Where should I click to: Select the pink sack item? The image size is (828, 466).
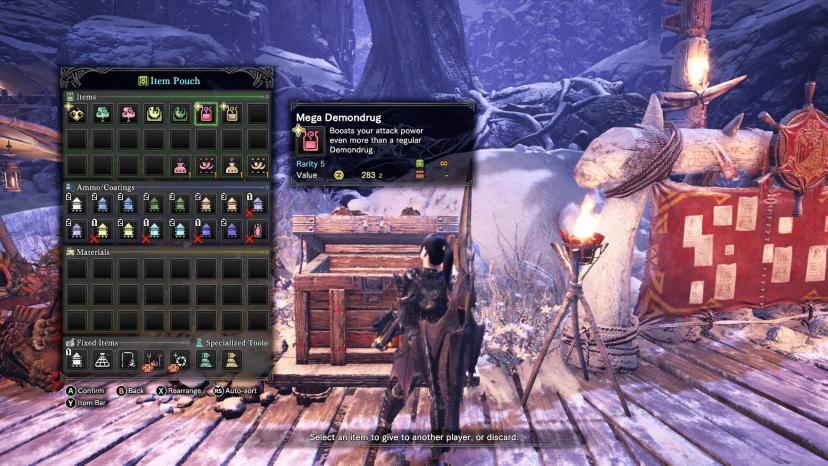[180, 165]
